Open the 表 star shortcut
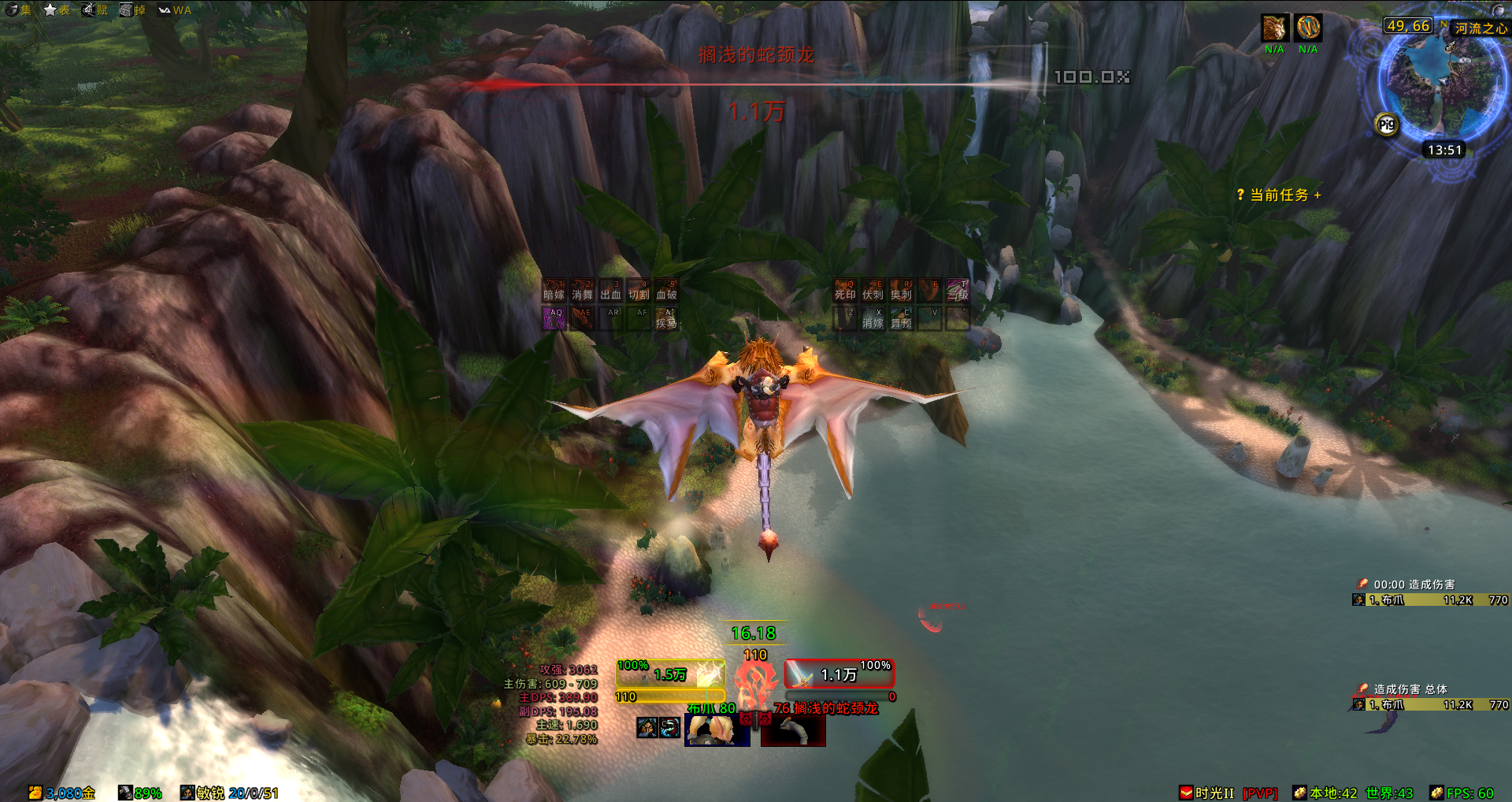 (57, 9)
